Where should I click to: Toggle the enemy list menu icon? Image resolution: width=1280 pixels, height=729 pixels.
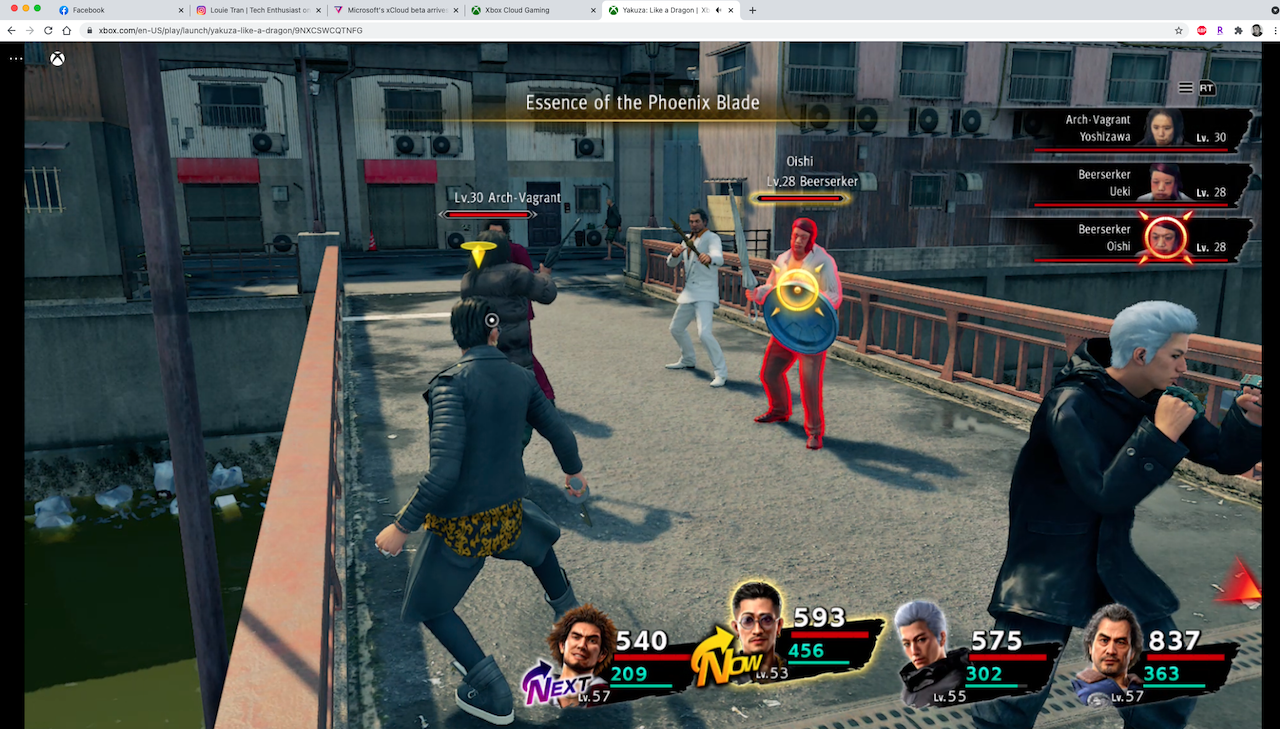coord(1185,88)
